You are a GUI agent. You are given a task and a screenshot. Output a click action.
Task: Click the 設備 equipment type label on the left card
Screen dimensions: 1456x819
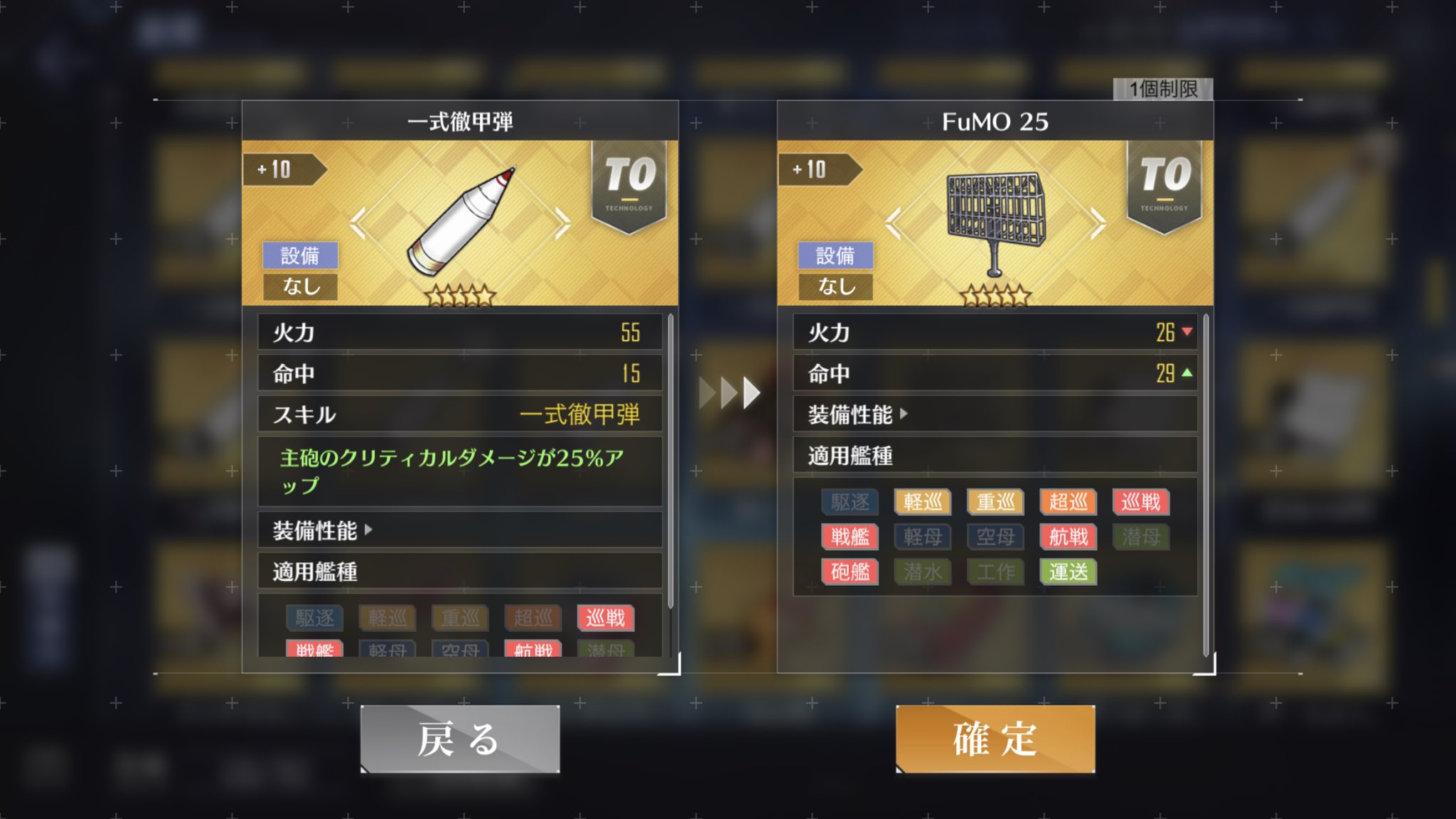(301, 256)
